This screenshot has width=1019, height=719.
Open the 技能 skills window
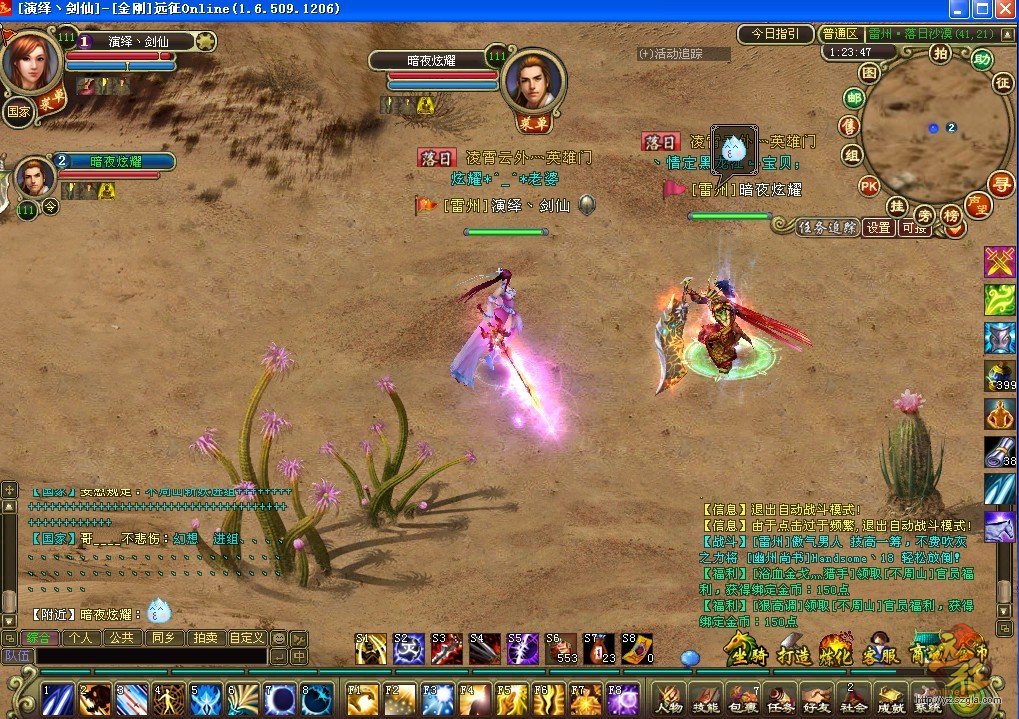click(x=705, y=697)
